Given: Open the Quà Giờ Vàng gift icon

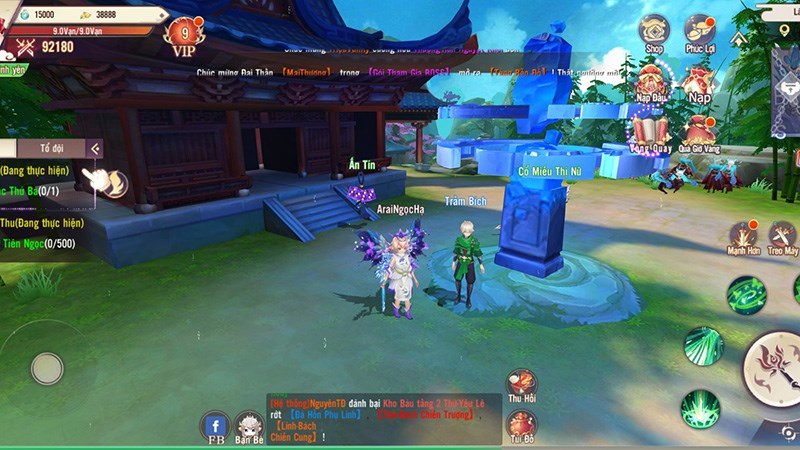Looking at the screenshot, I should click(x=699, y=131).
